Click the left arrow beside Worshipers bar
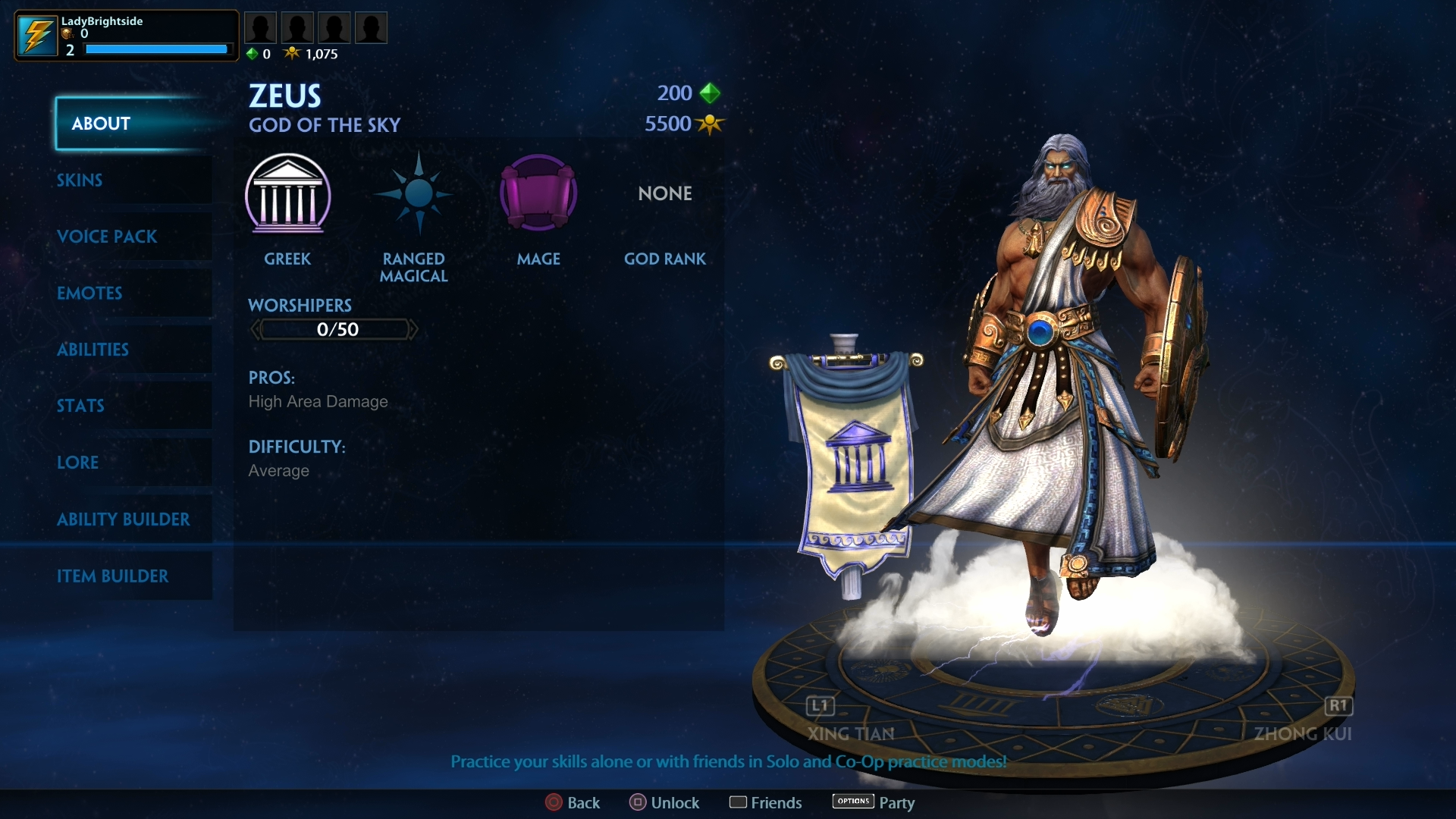 [255, 328]
